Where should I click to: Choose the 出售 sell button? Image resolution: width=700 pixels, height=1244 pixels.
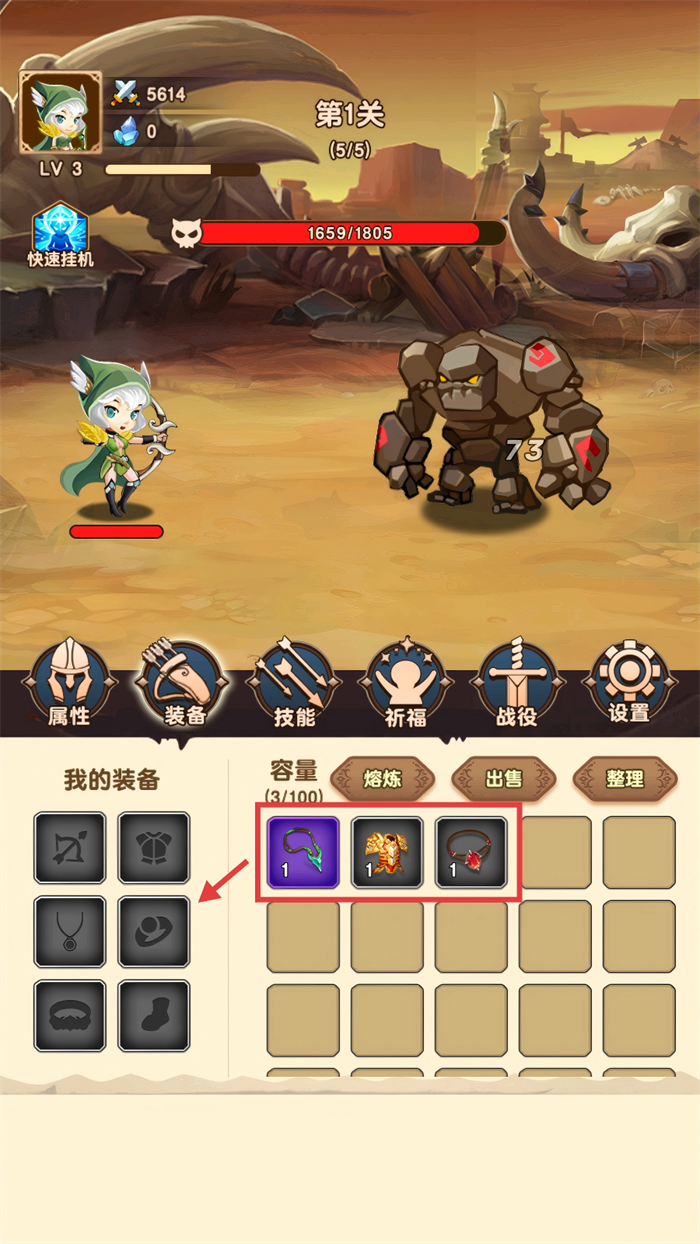click(x=504, y=778)
